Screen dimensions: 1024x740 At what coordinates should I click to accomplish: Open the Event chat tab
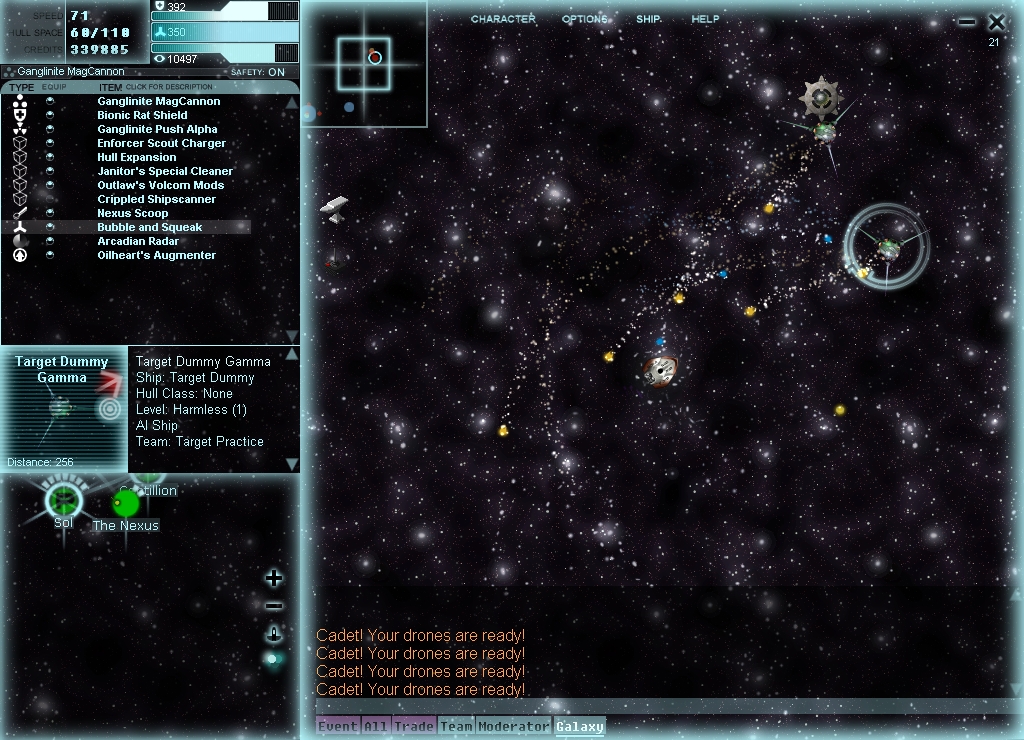click(x=337, y=726)
